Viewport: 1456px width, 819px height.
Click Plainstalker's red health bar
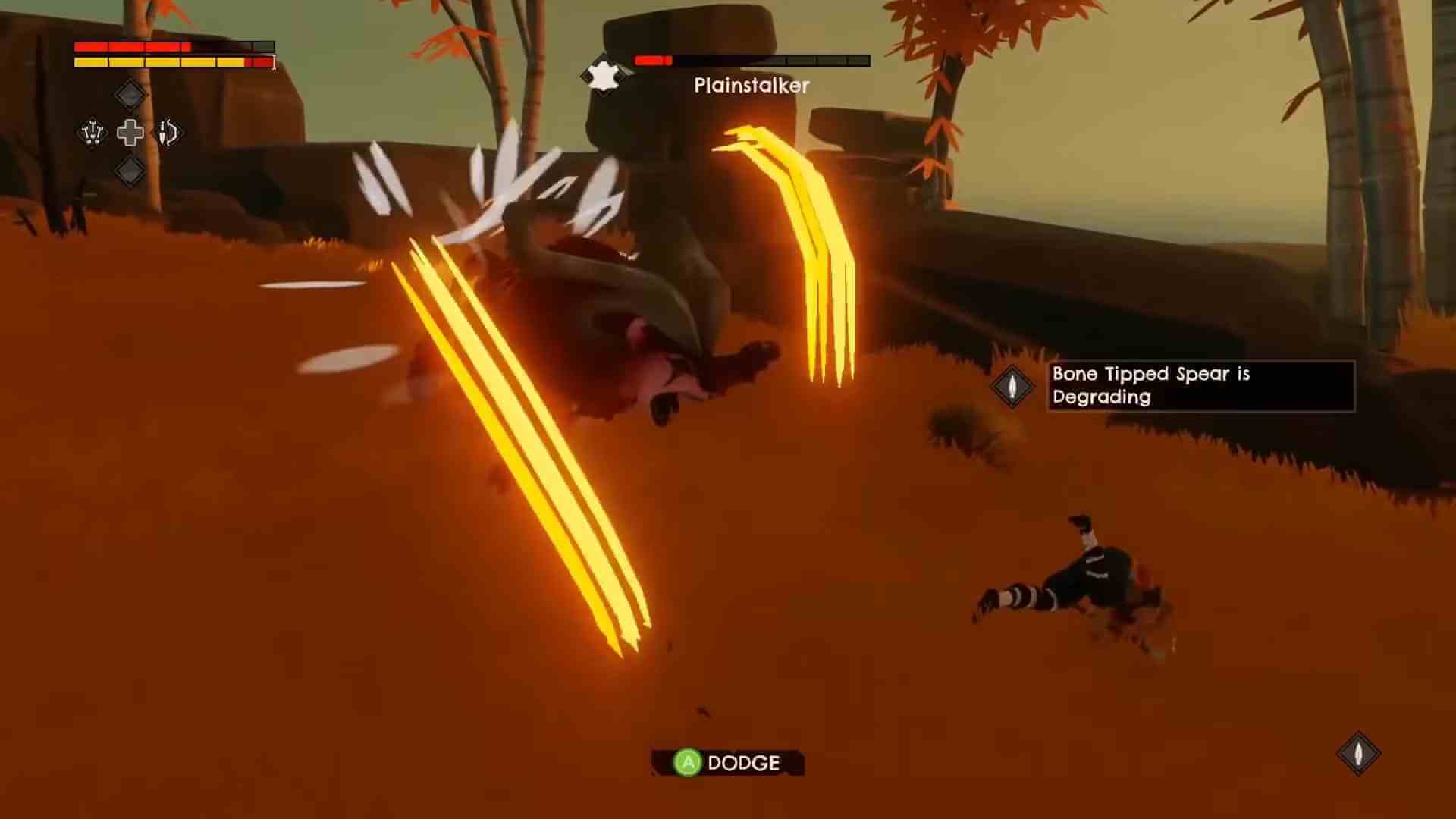[x=654, y=58]
